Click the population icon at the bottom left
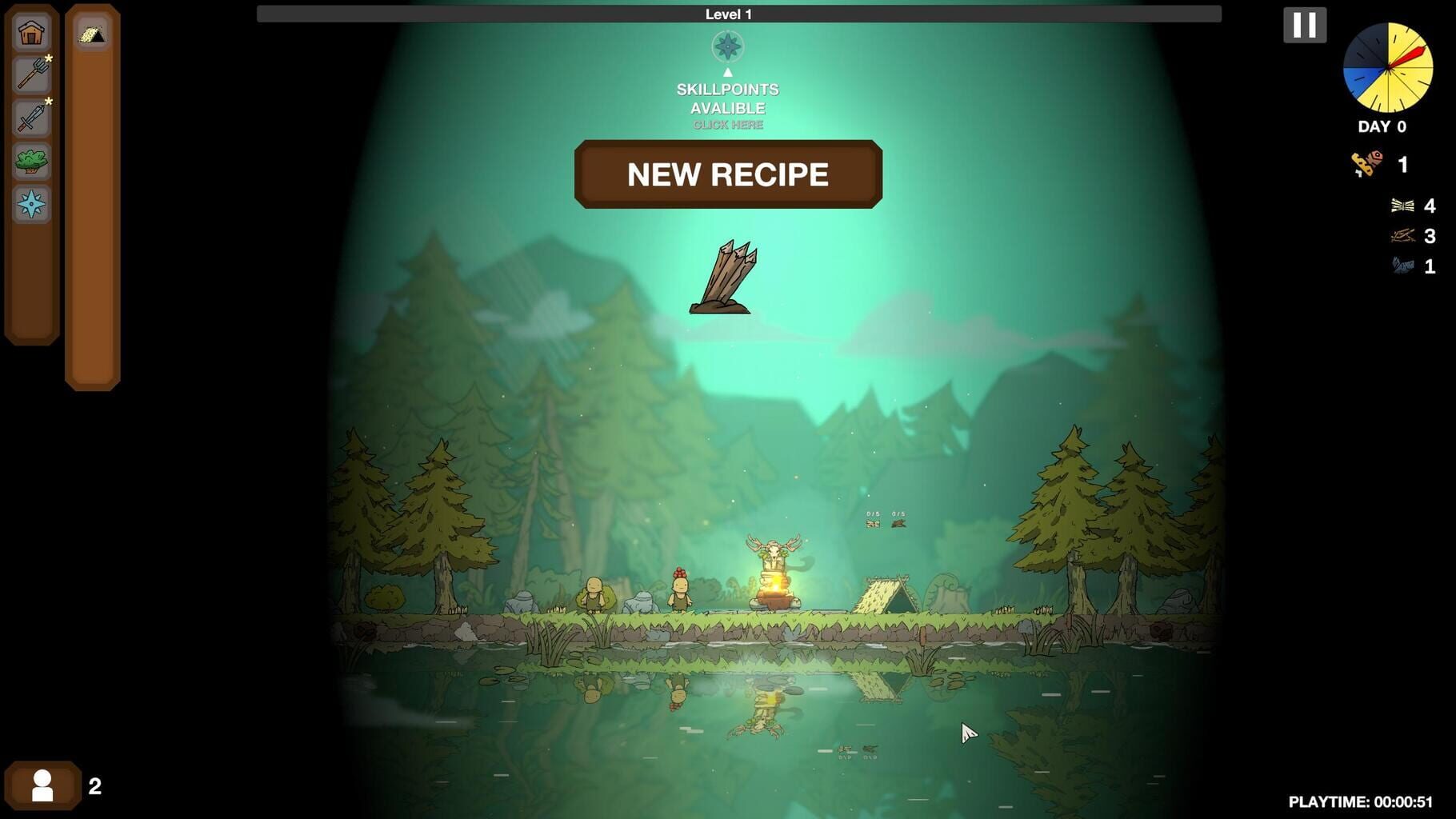 point(44,785)
